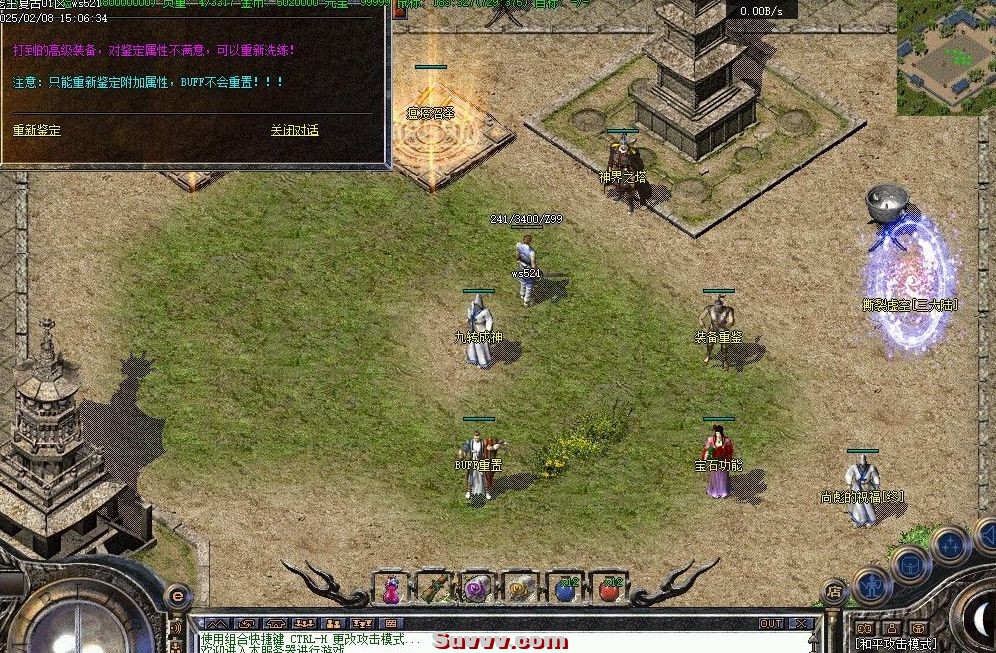Switch the 和平攻击模式 attack mode label
The width and height of the screenshot is (996, 653).
[895, 644]
